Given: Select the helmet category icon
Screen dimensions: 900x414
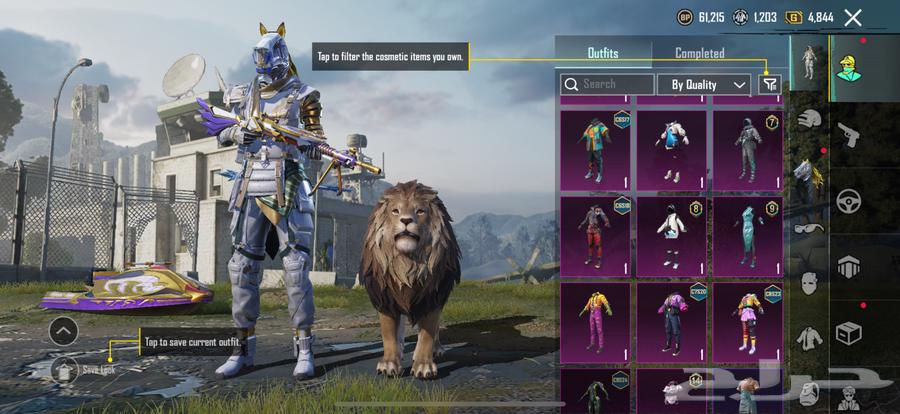Looking at the screenshot, I should [809, 119].
